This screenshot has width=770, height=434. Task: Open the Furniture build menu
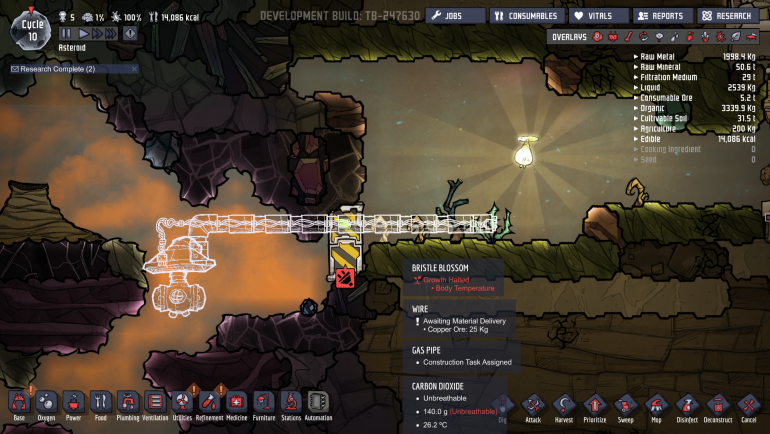(x=263, y=403)
